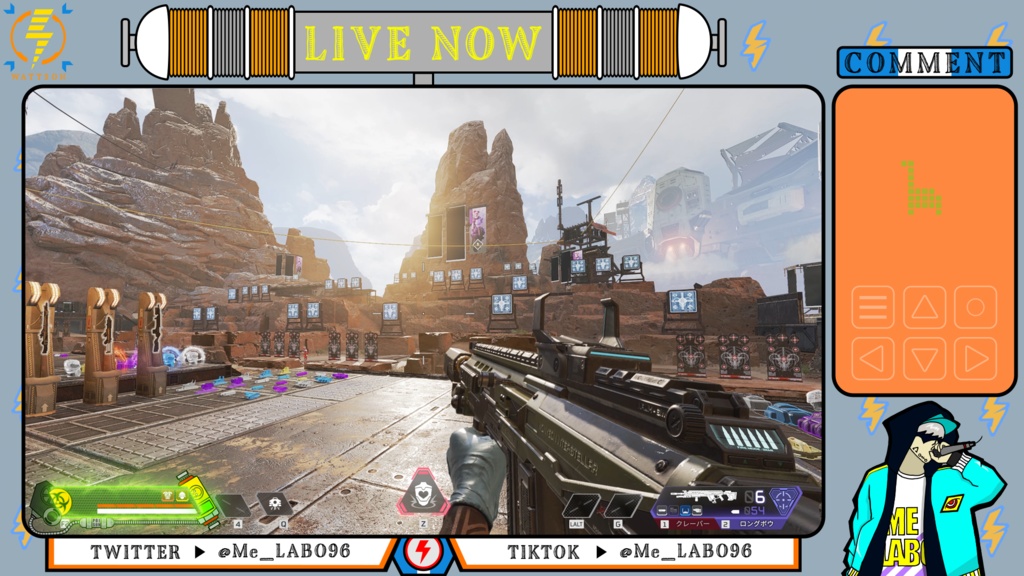1024x576 pixels.
Task: Use the ultimate ability hexagon icon
Action: click(424, 493)
